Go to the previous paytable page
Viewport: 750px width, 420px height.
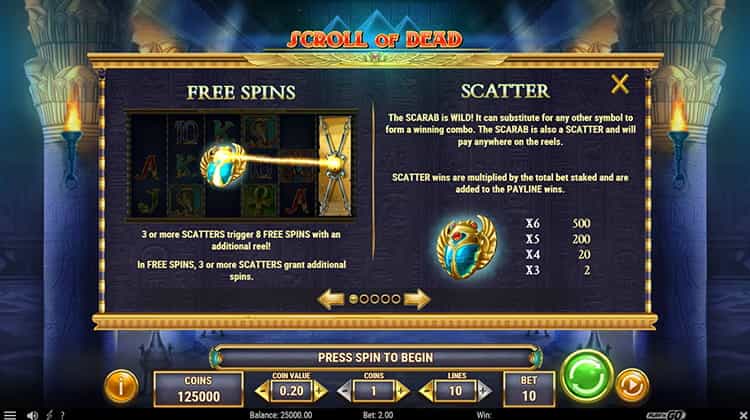pyautogui.click(x=331, y=298)
